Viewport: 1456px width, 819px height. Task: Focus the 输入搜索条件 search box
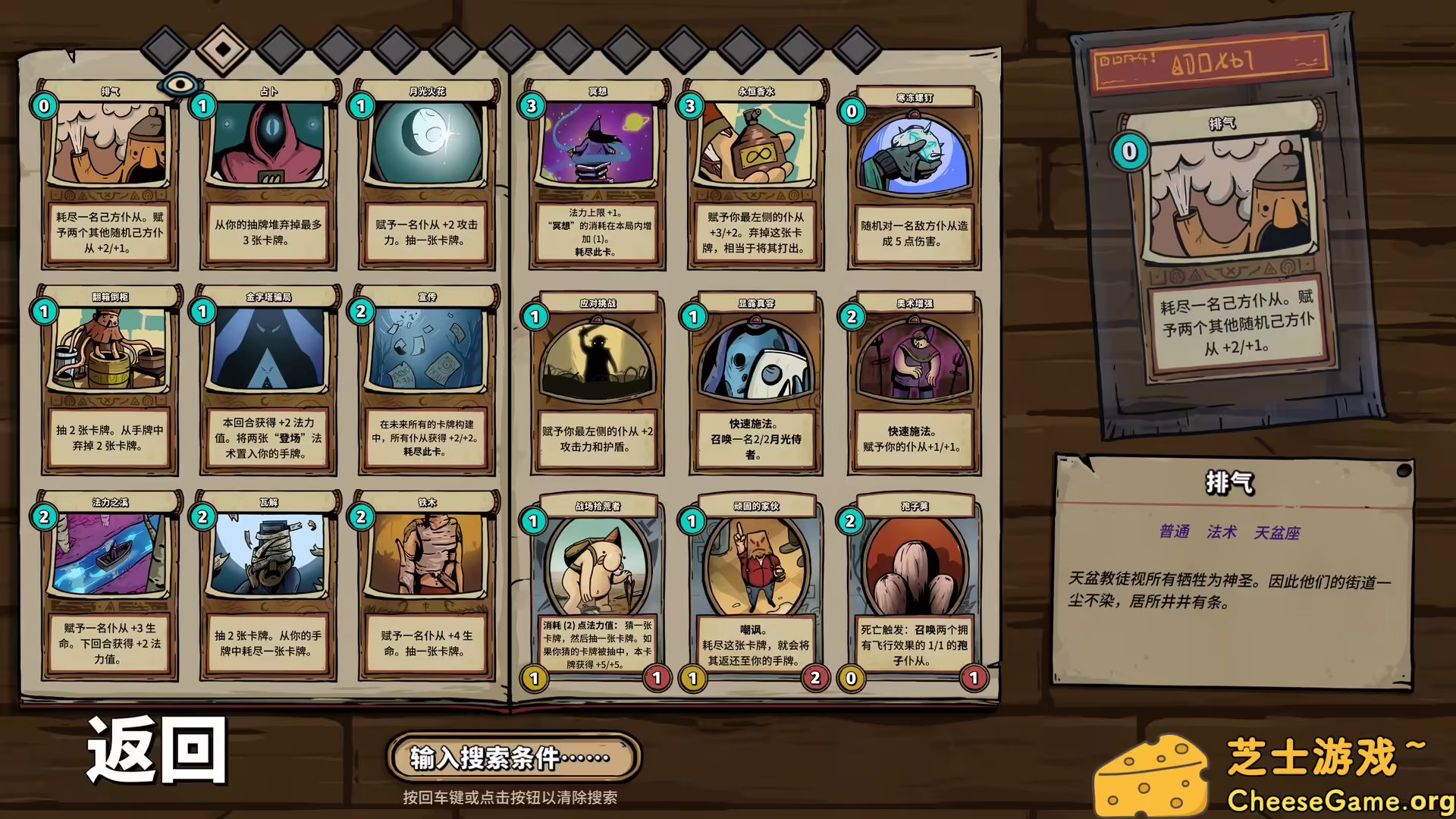click(x=513, y=757)
